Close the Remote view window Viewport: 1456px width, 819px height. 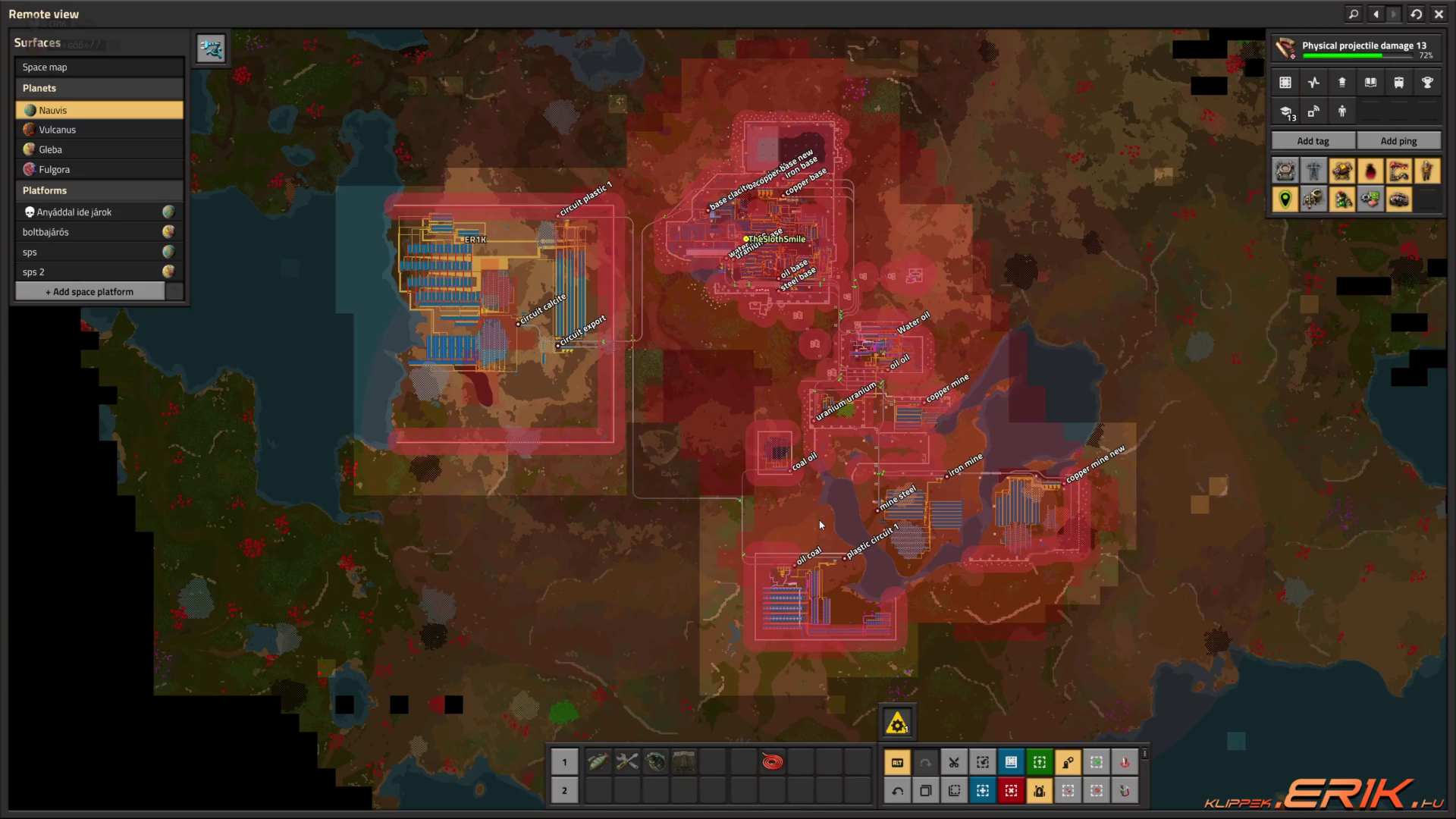click(x=1439, y=14)
